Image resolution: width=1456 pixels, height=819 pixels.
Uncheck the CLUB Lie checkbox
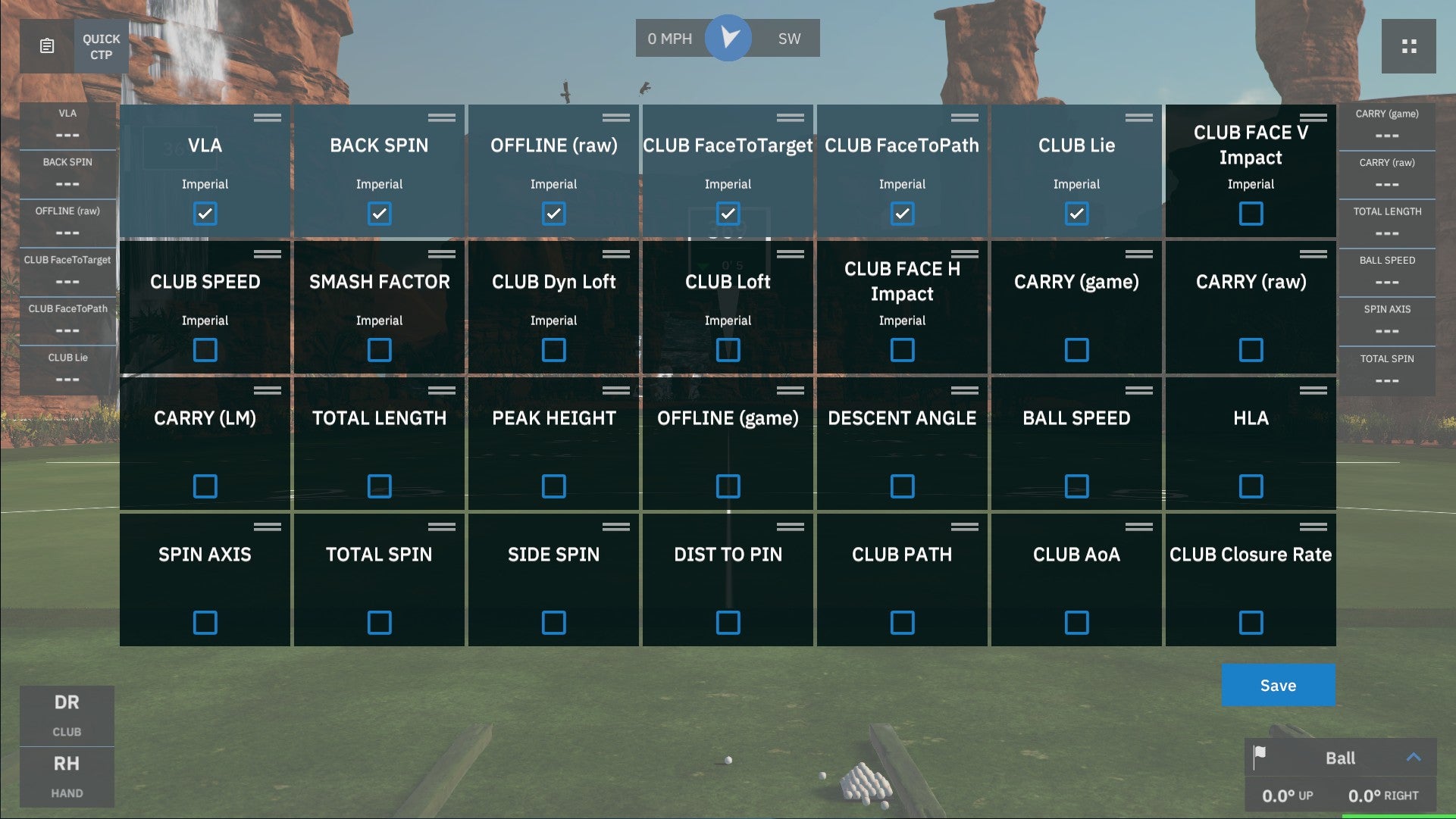coord(1076,214)
